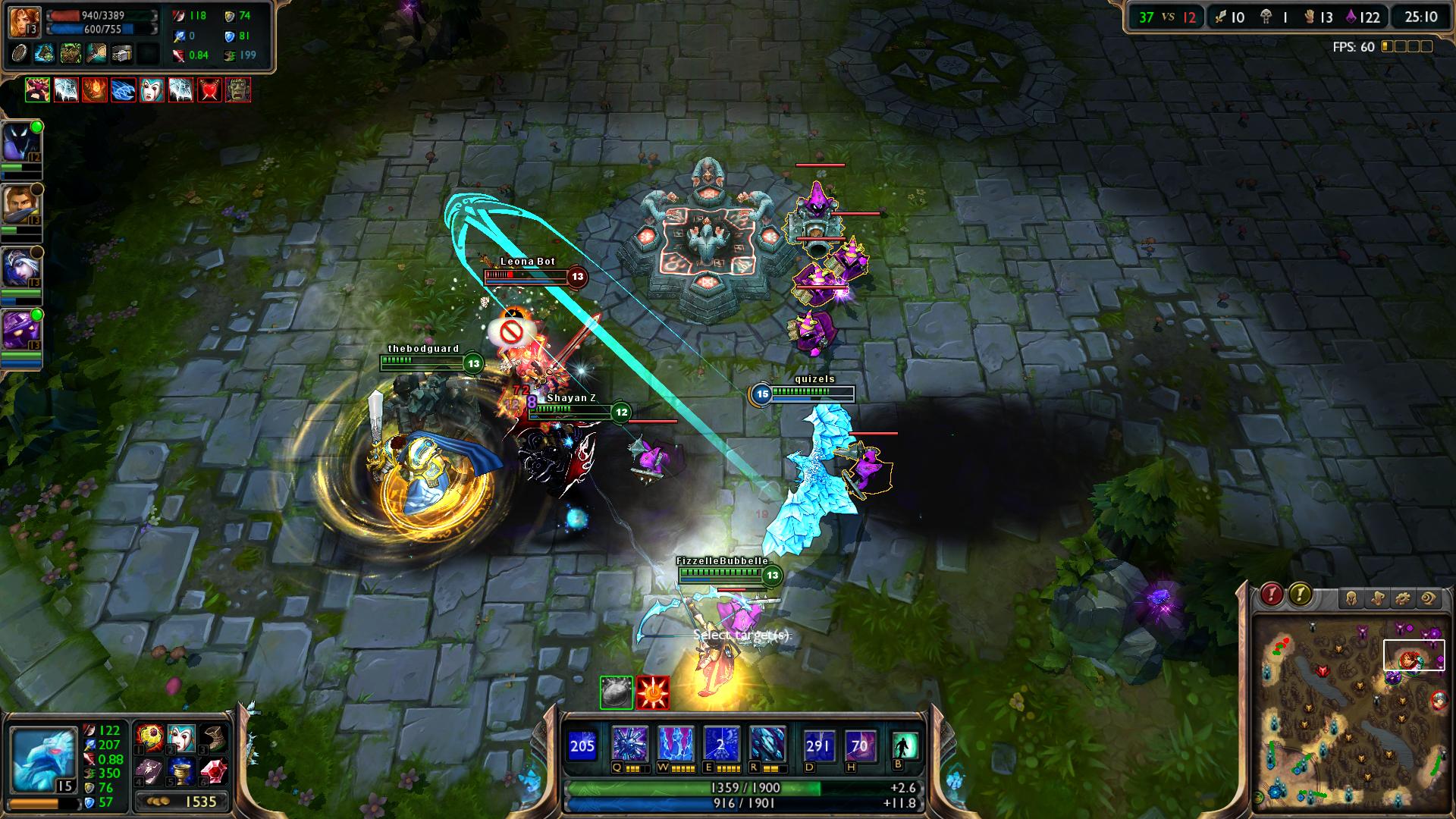The image size is (1456, 819).
Task: Use the Frostbite (E) ability icon
Action: [x=720, y=745]
